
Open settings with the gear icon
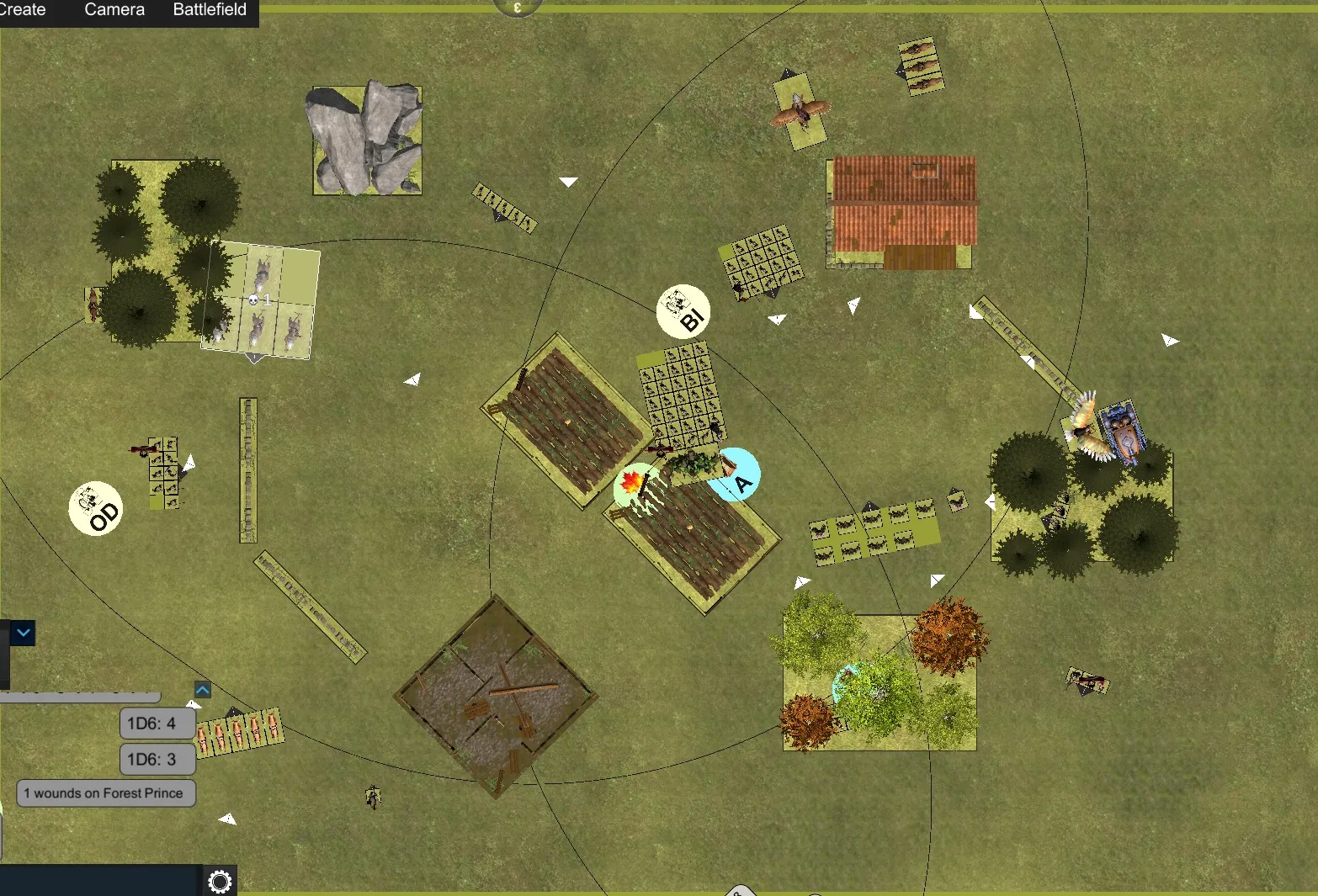point(220,881)
